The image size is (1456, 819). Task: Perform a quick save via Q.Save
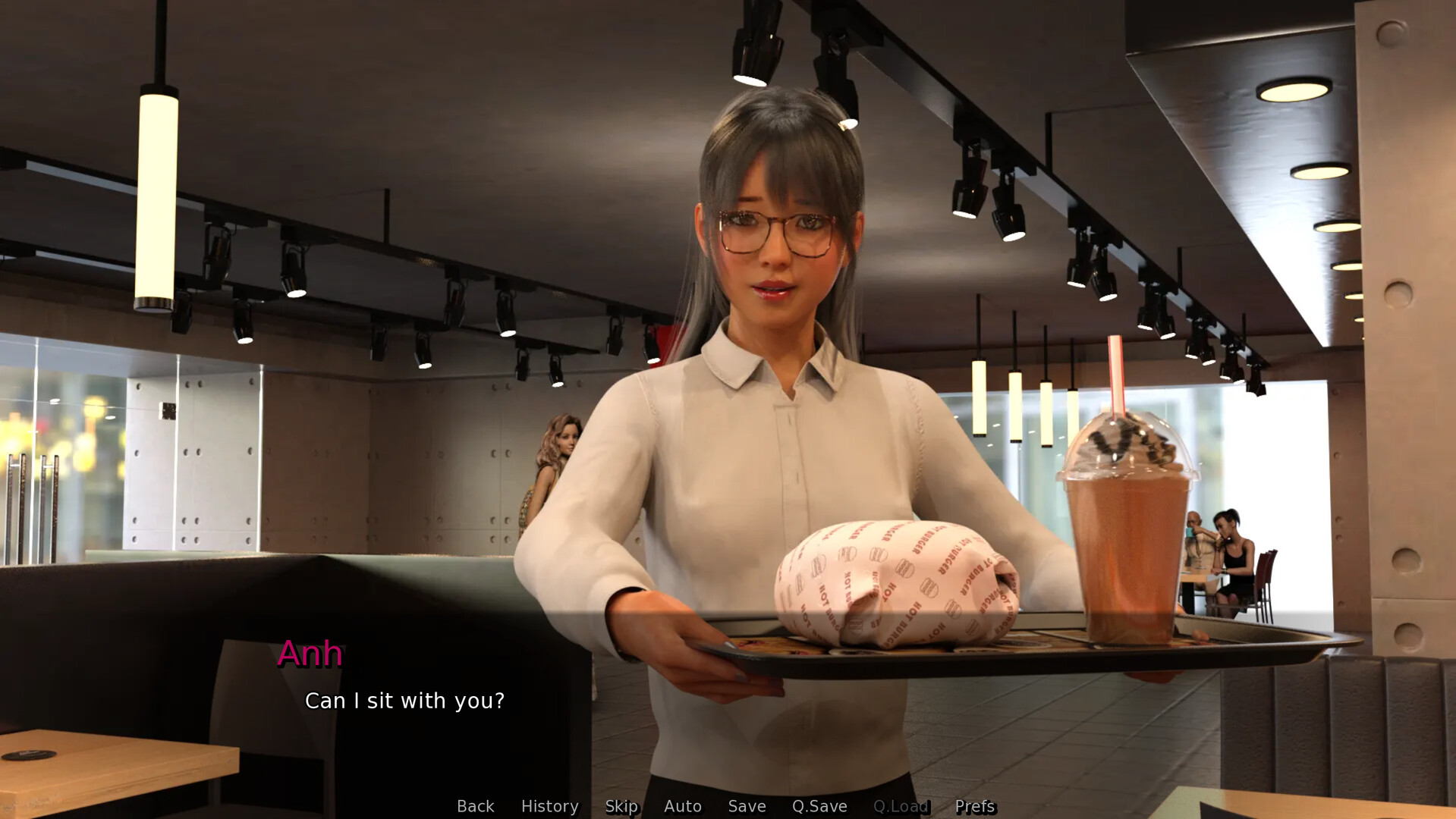[x=818, y=806]
